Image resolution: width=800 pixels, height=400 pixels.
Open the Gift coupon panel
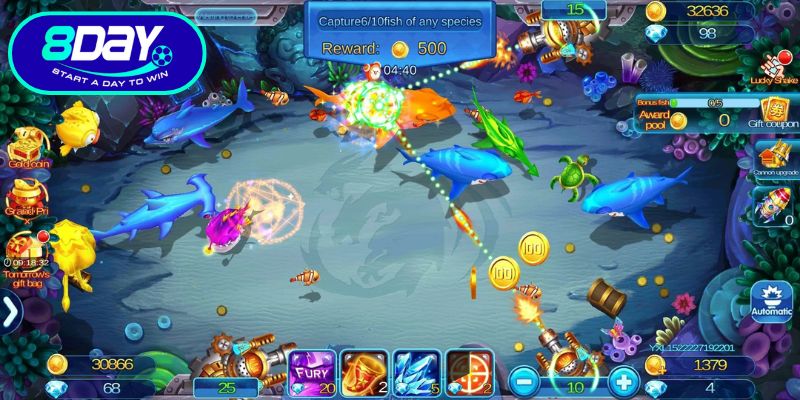(774, 112)
